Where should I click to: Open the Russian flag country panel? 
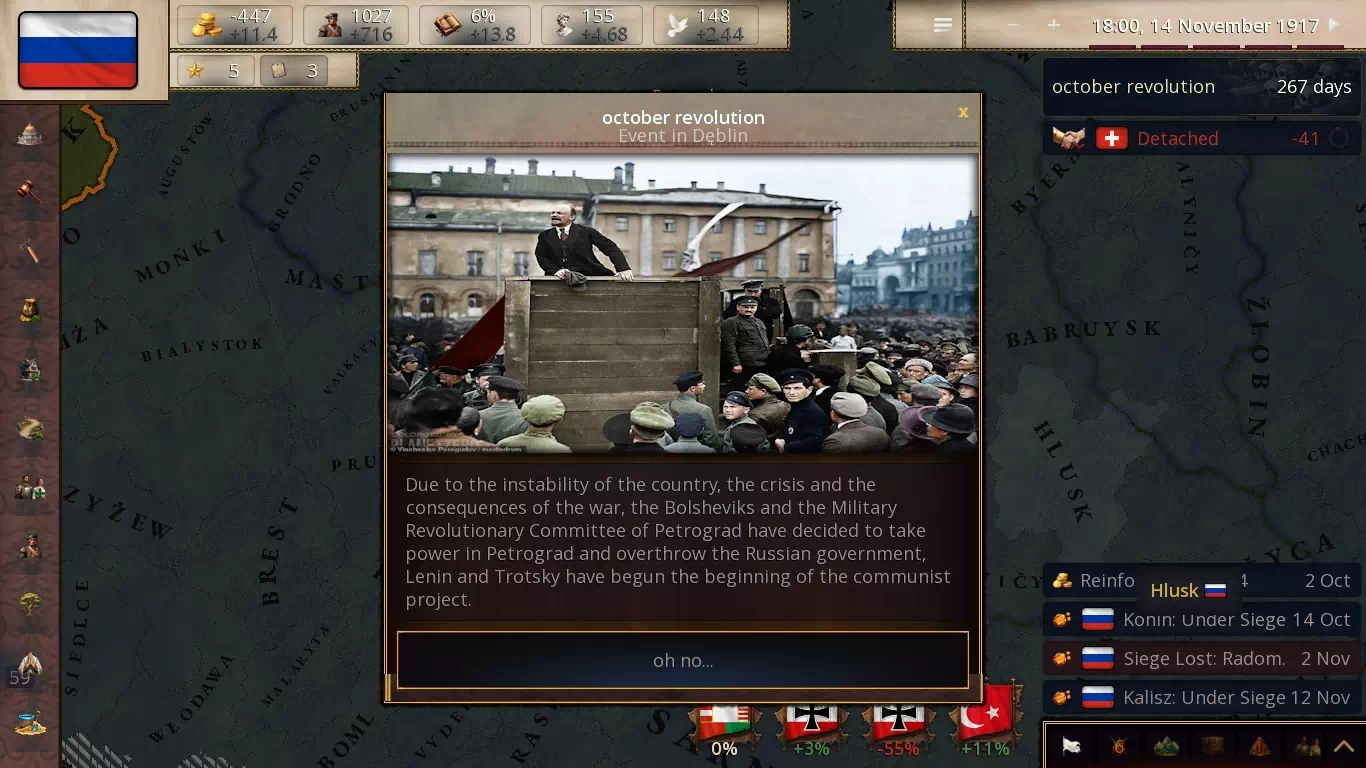point(78,50)
